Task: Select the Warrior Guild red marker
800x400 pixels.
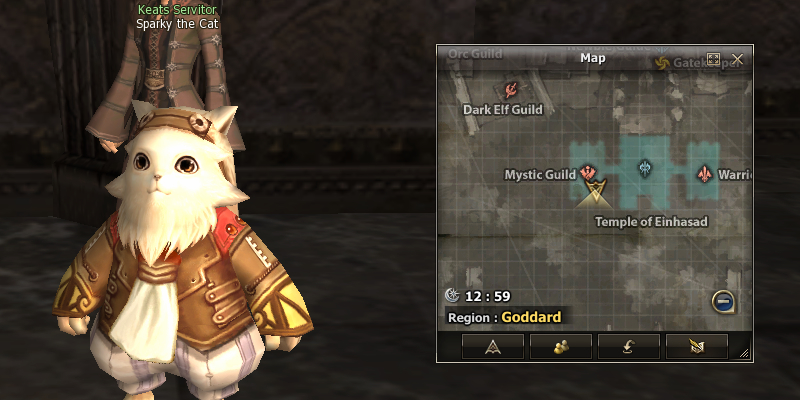Action: (705, 173)
